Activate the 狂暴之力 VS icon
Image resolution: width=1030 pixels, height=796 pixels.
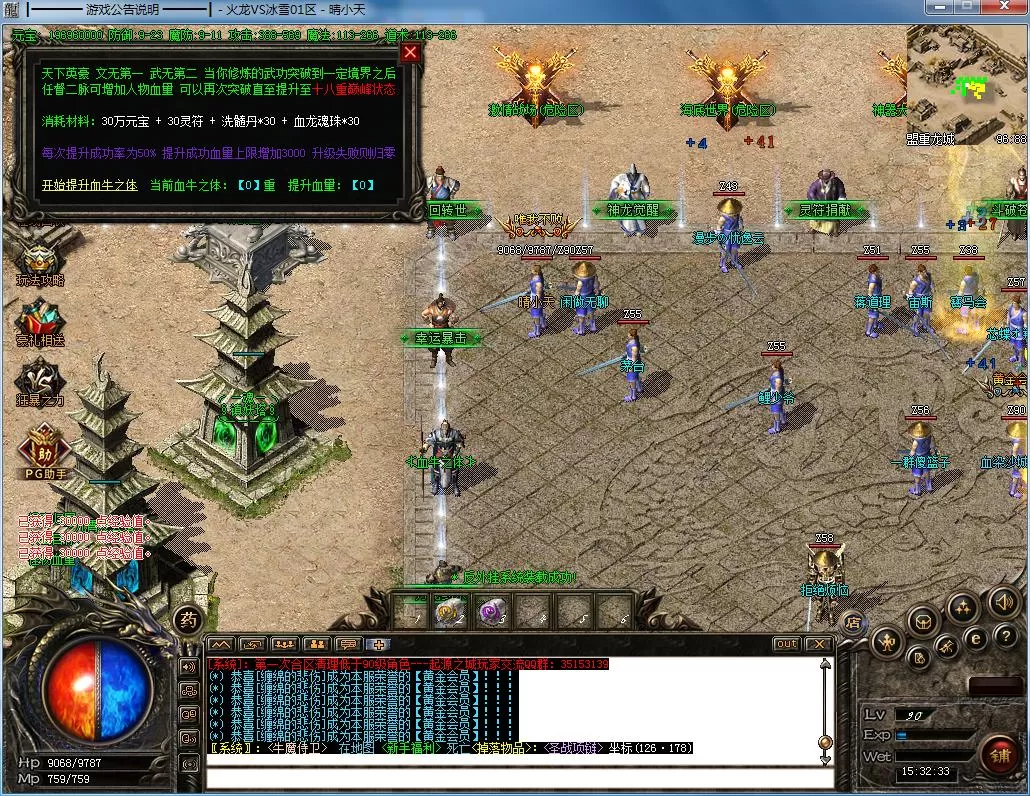(40, 382)
